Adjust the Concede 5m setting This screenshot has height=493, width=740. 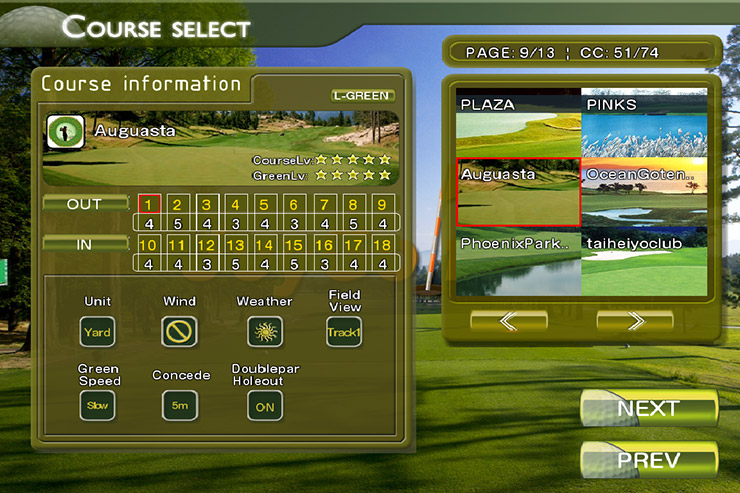tap(180, 405)
